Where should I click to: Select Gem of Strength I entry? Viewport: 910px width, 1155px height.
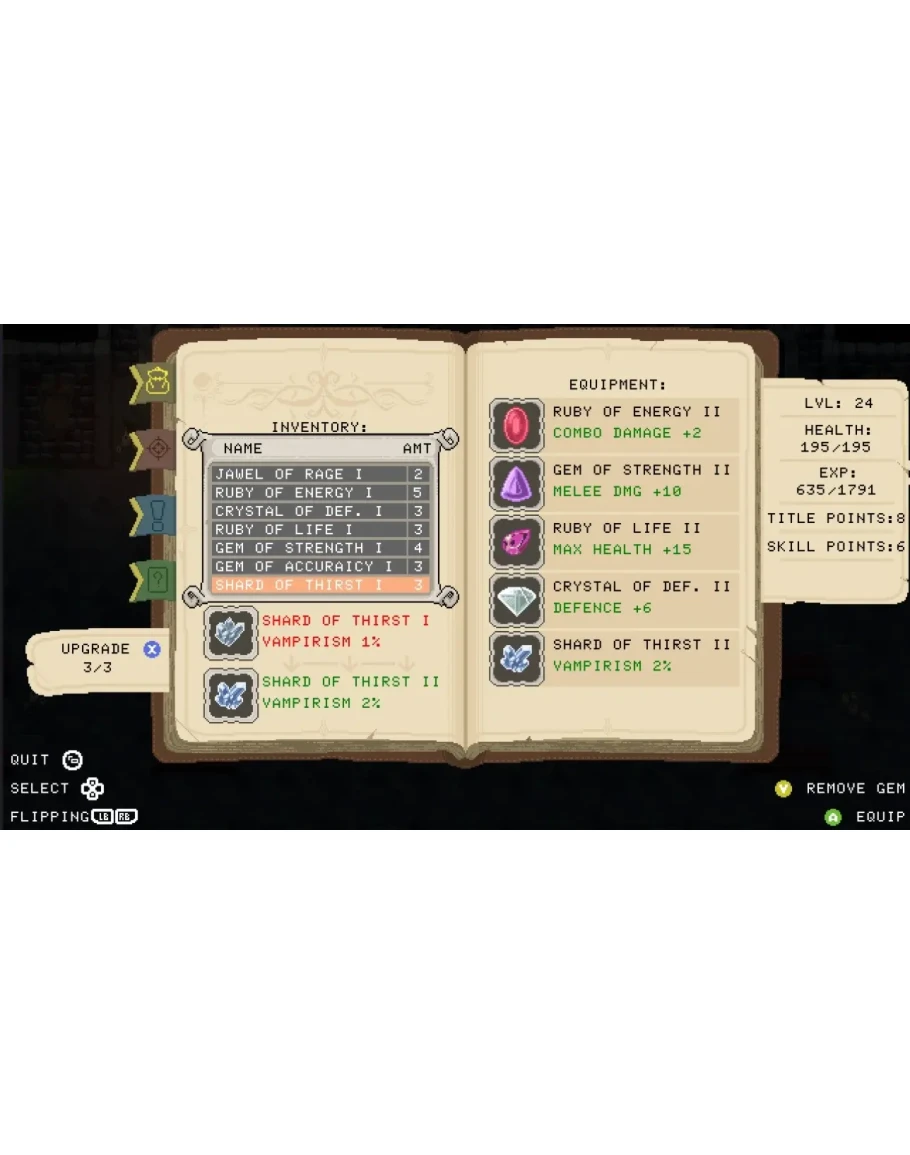[x=319, y=548]
